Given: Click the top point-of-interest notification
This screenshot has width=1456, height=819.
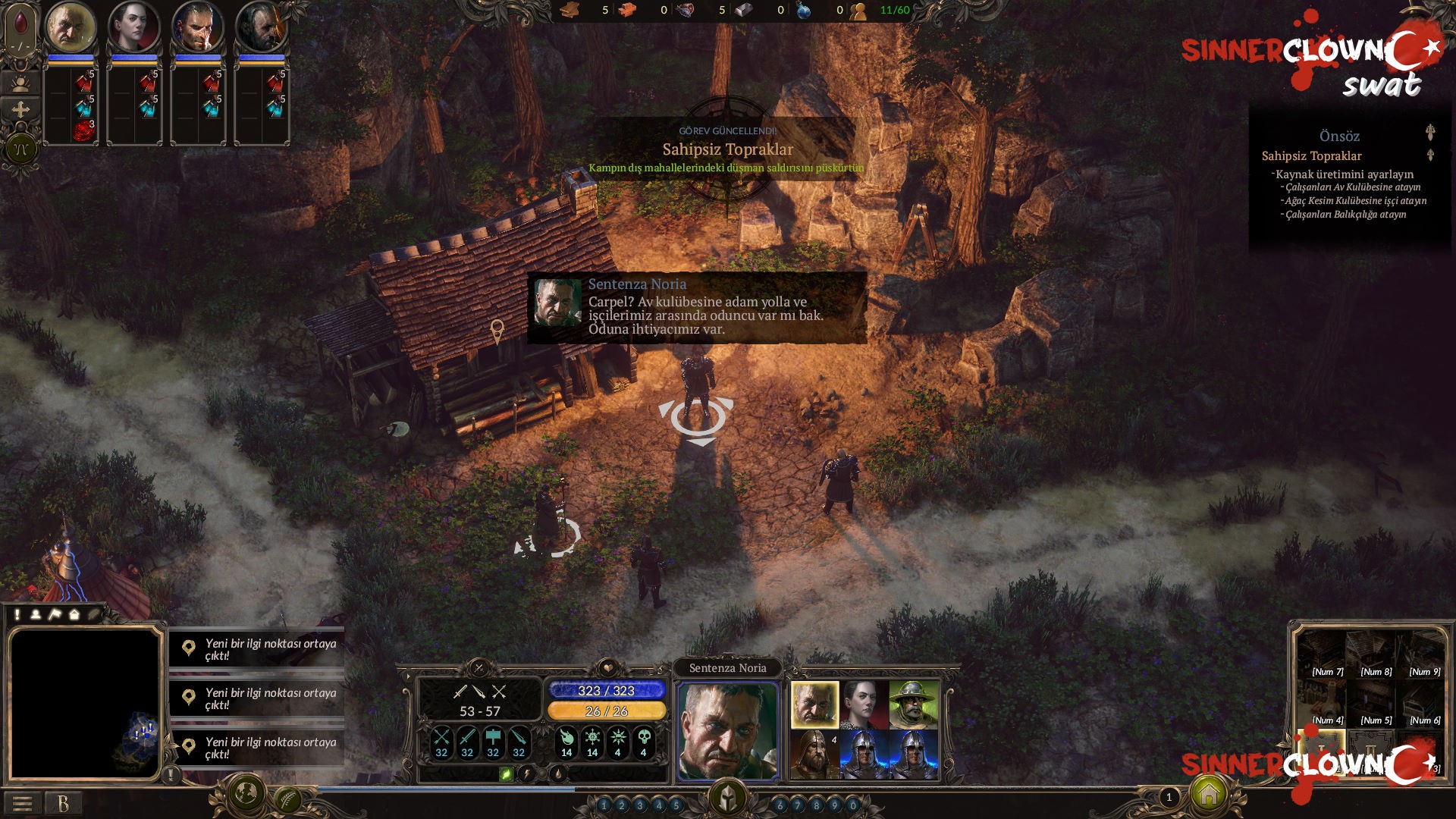Looking at the screenshot, I should [256, 649].
